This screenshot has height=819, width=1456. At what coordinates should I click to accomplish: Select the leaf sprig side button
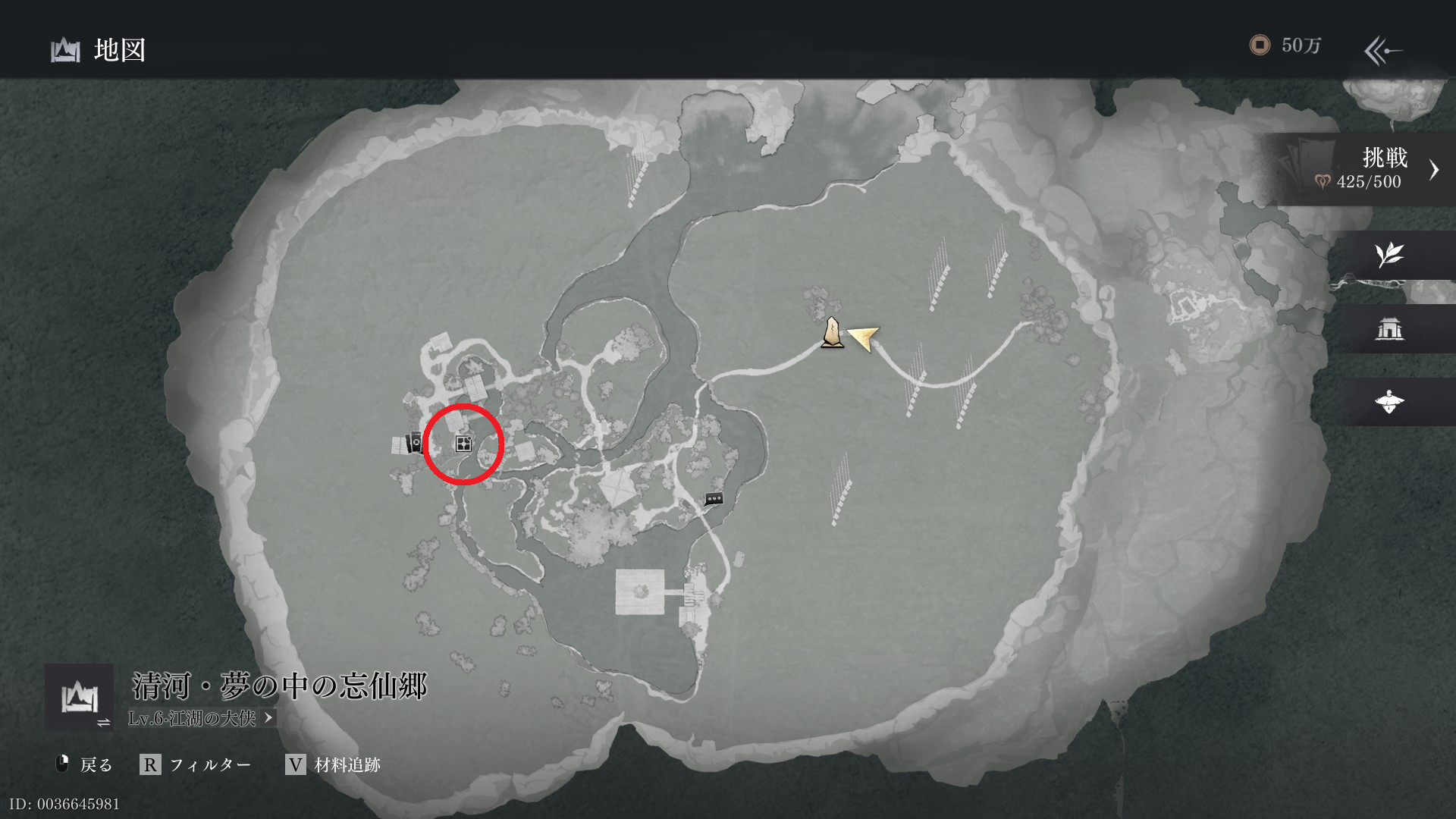click(x=1389, y=256)
